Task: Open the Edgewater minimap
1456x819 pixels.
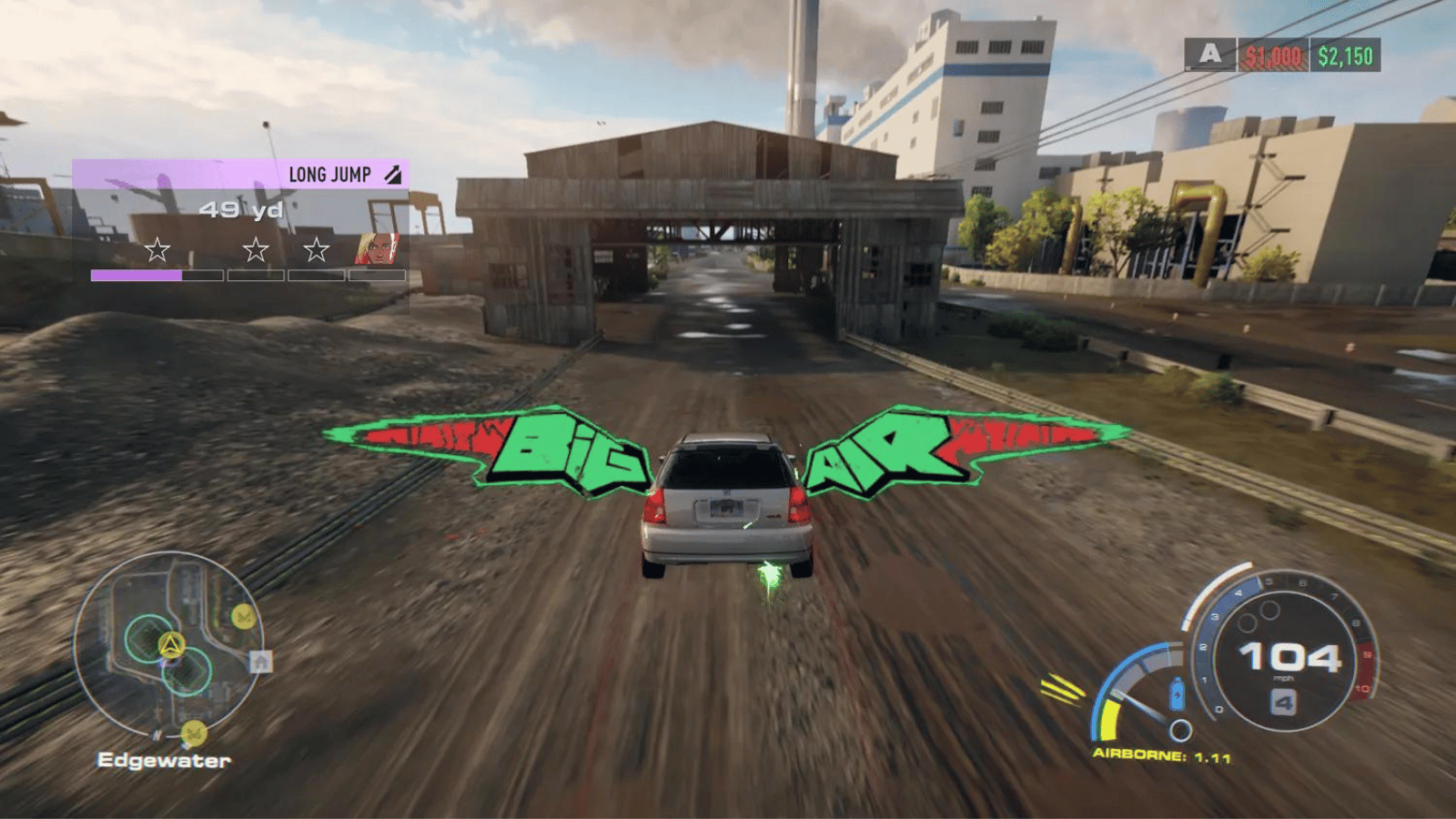Action: (167, 644)
